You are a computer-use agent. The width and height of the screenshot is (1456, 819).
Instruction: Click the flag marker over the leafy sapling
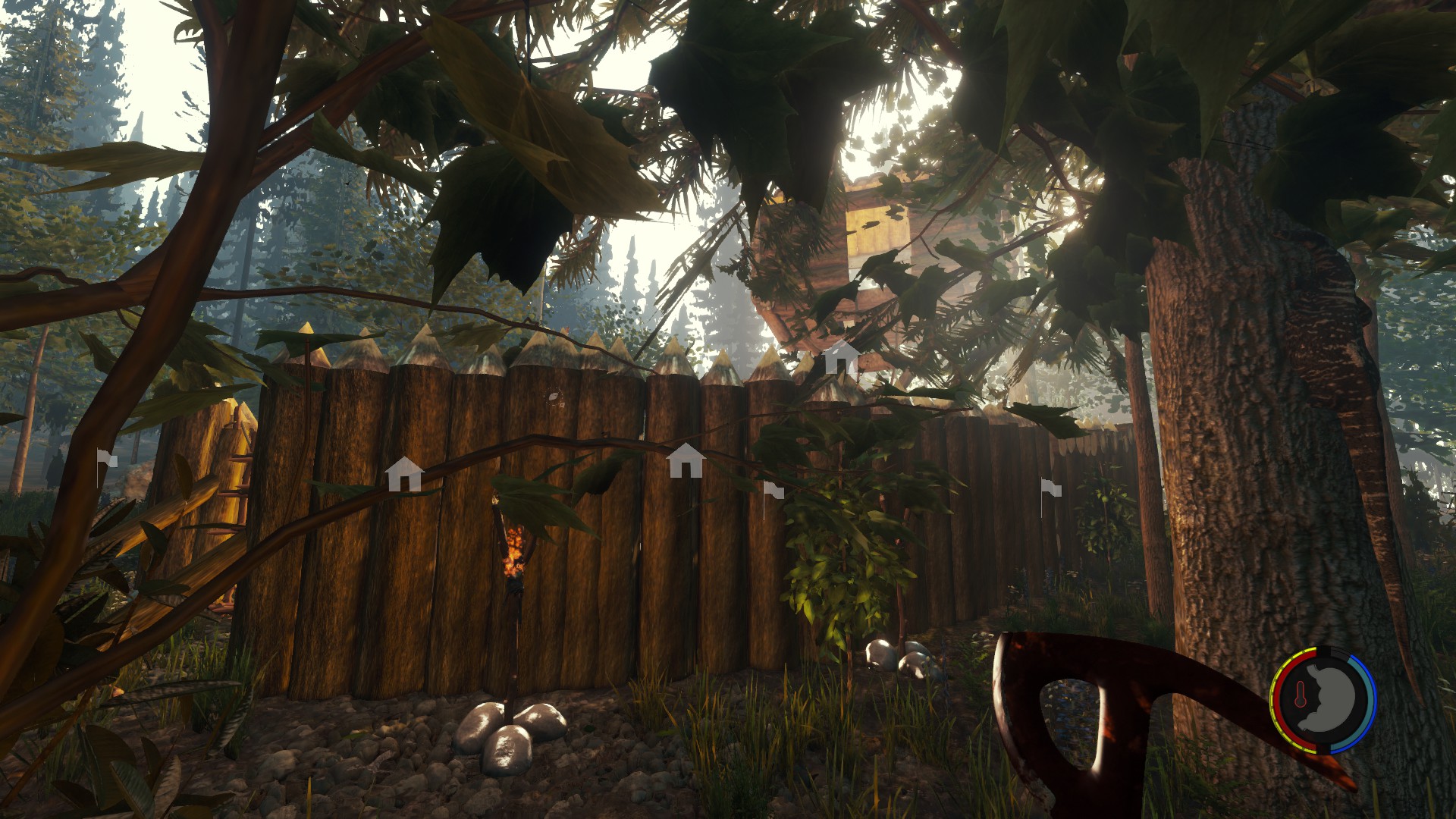coord(773,491)
